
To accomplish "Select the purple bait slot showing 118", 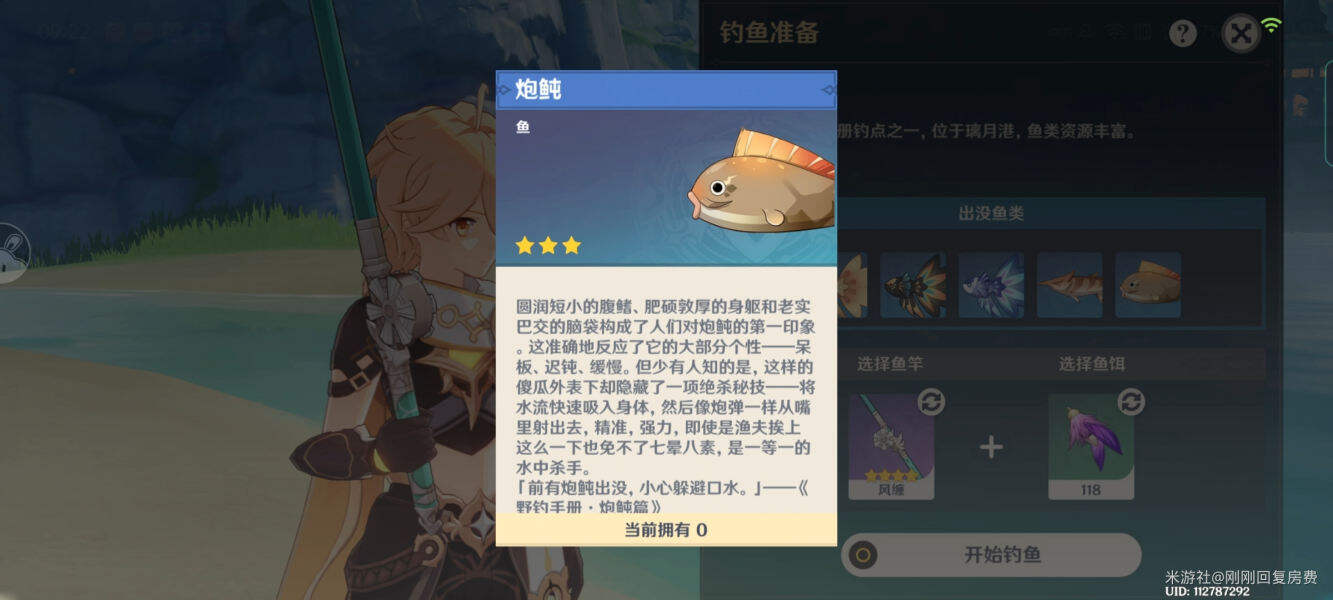I will pos(1090,445).
